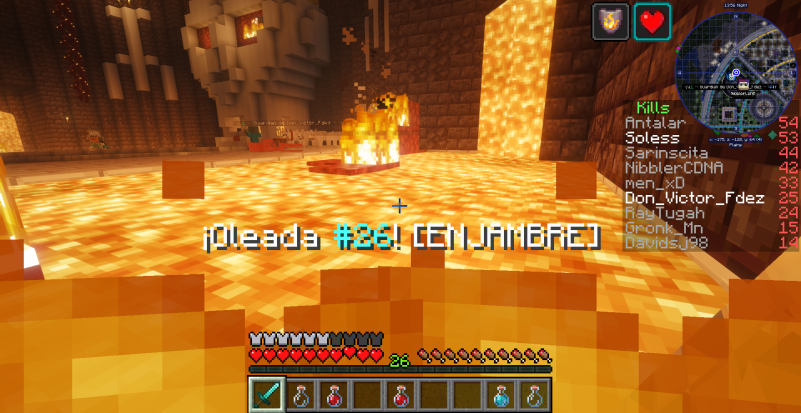Click the fire resistance effect icon
The height and width of the screenshot is (413, 801).
(x=610, y=21)
